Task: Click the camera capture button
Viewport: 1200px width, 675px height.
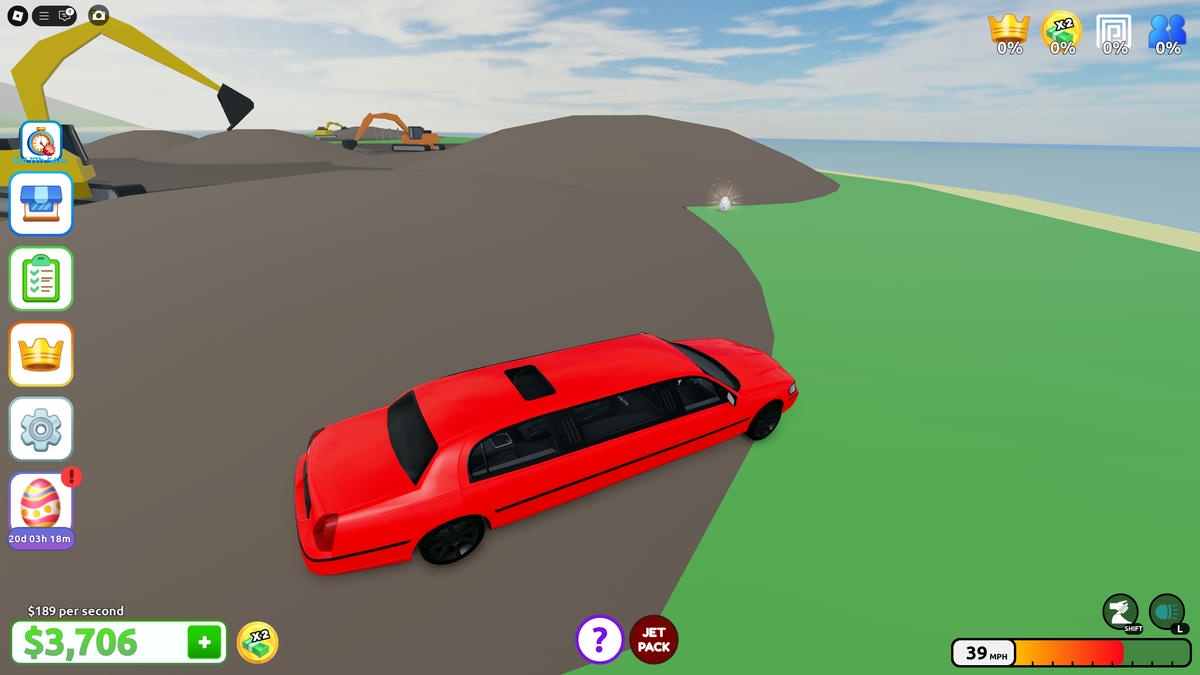Action: click(x=98, y=15)
